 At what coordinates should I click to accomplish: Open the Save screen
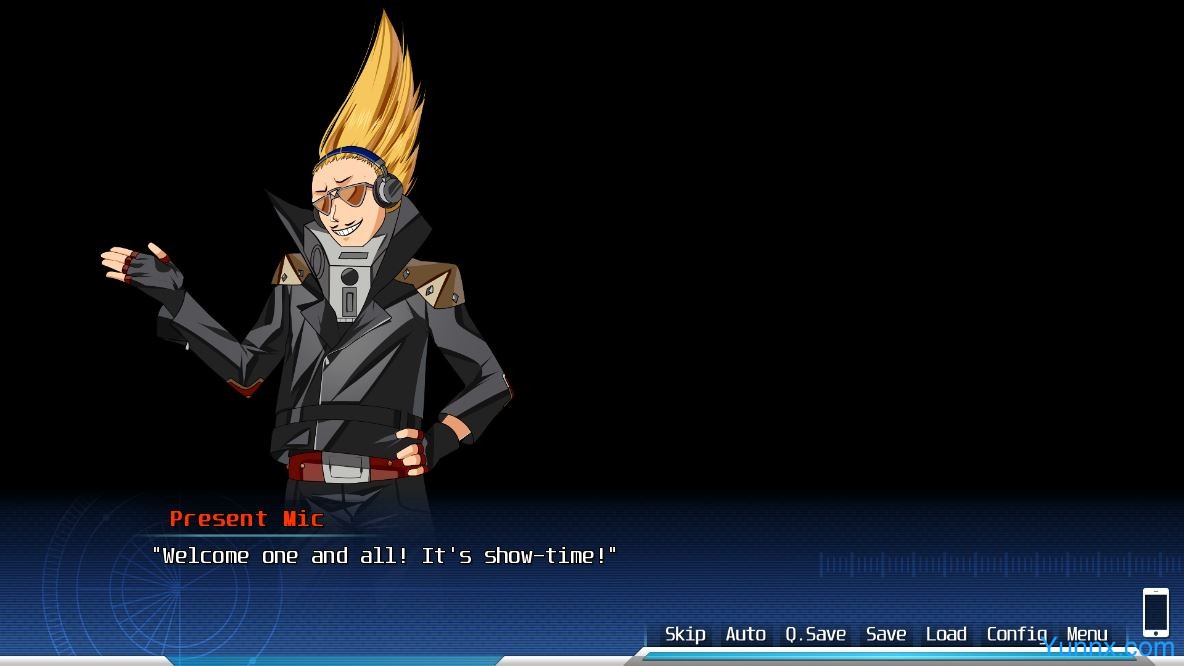(x=886, y=634)
